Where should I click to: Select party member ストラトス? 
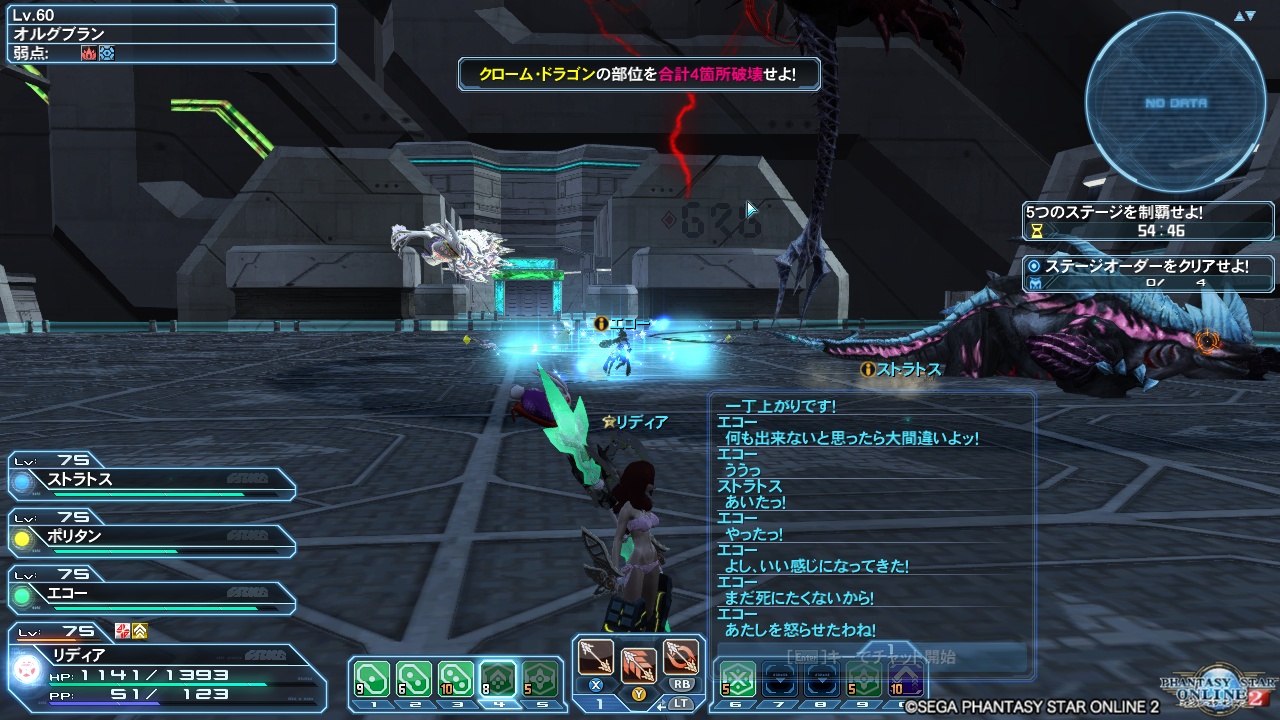coord(152,480)
